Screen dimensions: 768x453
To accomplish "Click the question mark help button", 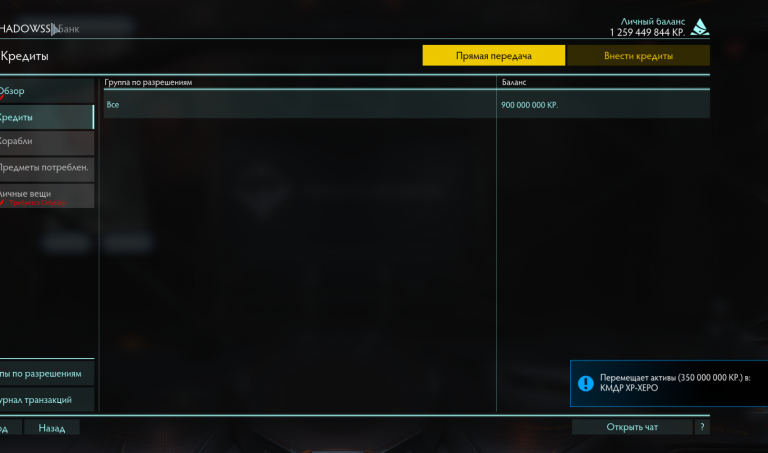I will point(703,428).
